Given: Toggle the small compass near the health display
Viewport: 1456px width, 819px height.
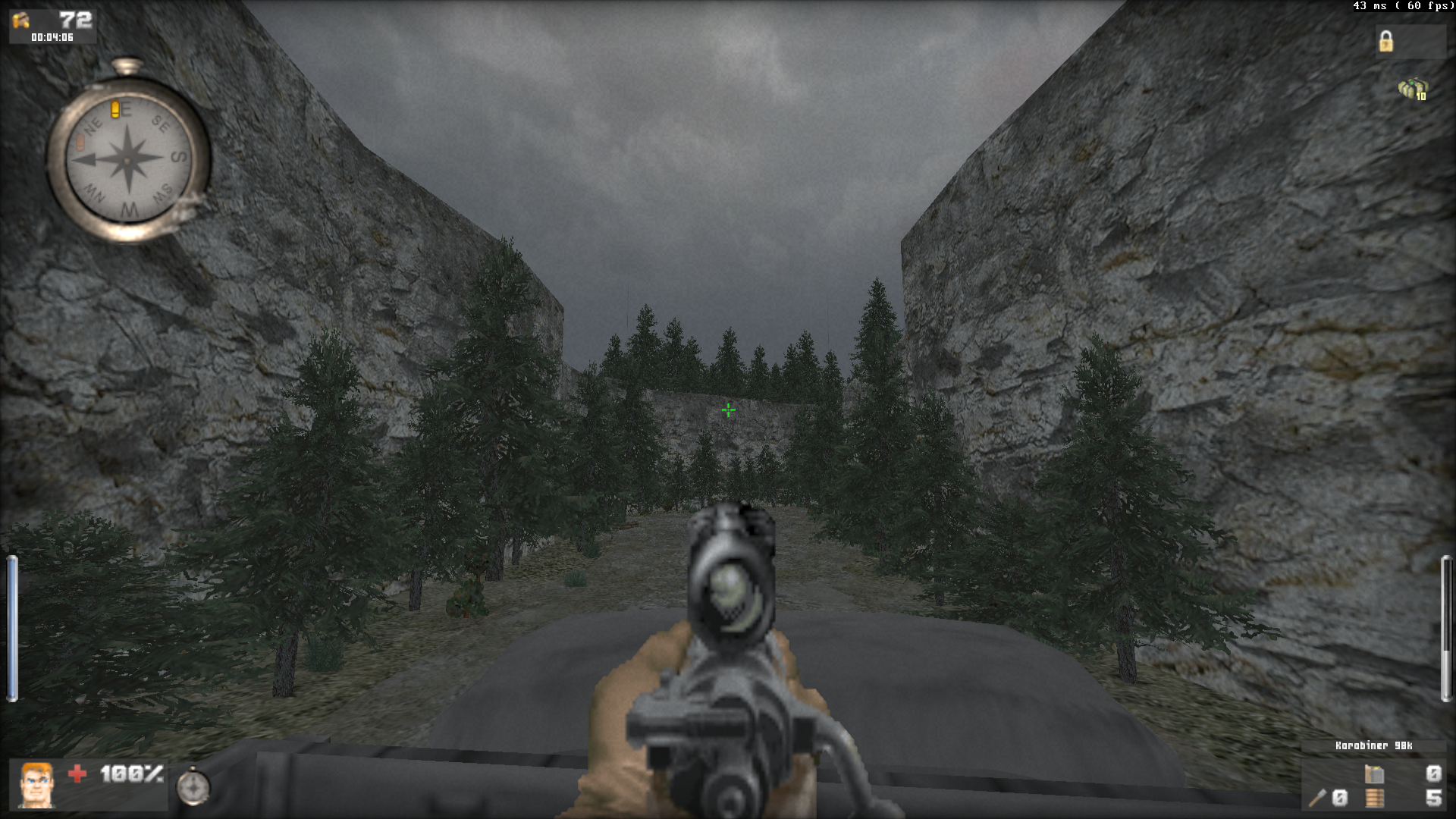Looking at the screenshot, I should (x=194, y=787).
